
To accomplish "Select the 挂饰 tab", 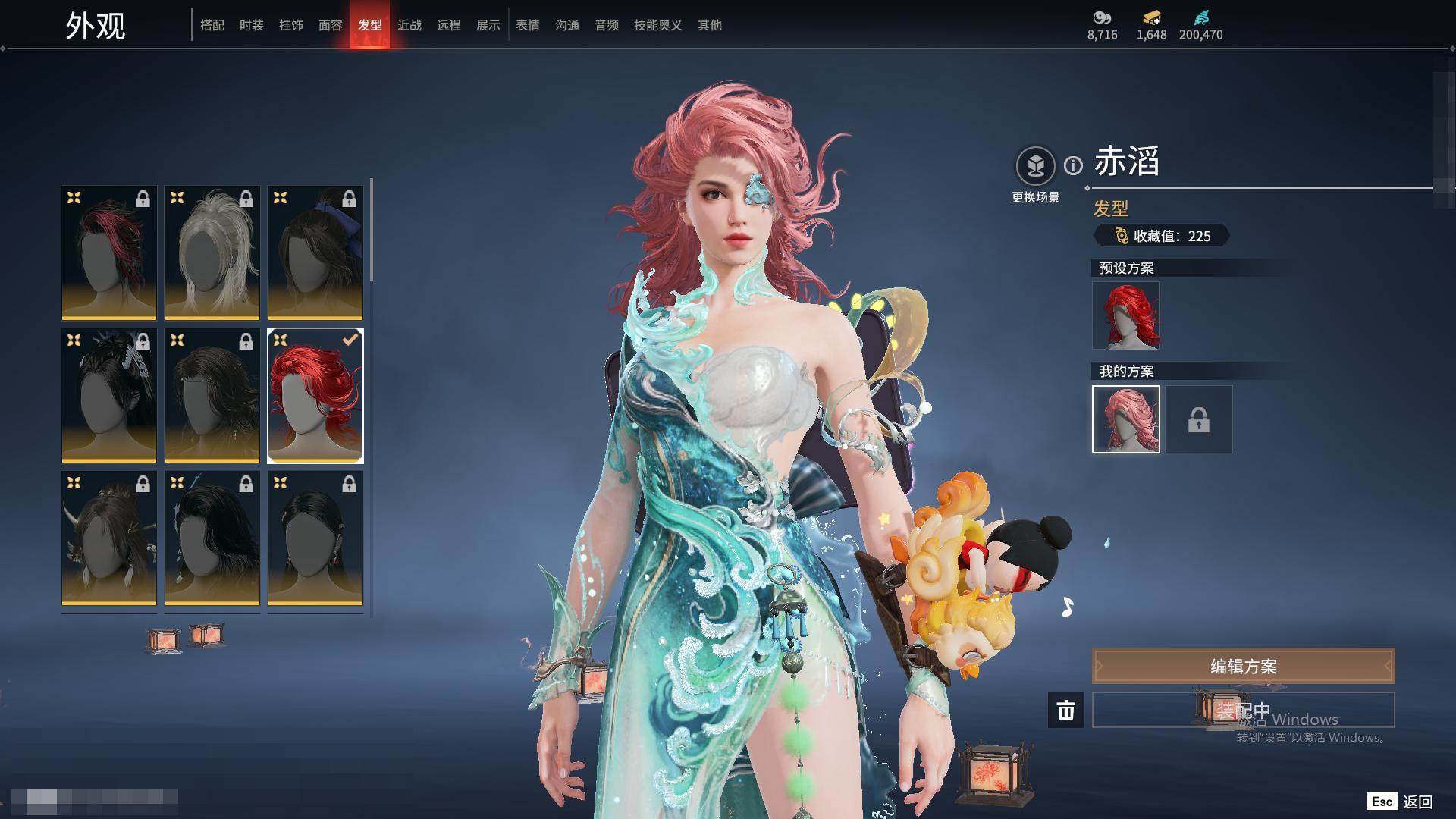I will 291,25.
